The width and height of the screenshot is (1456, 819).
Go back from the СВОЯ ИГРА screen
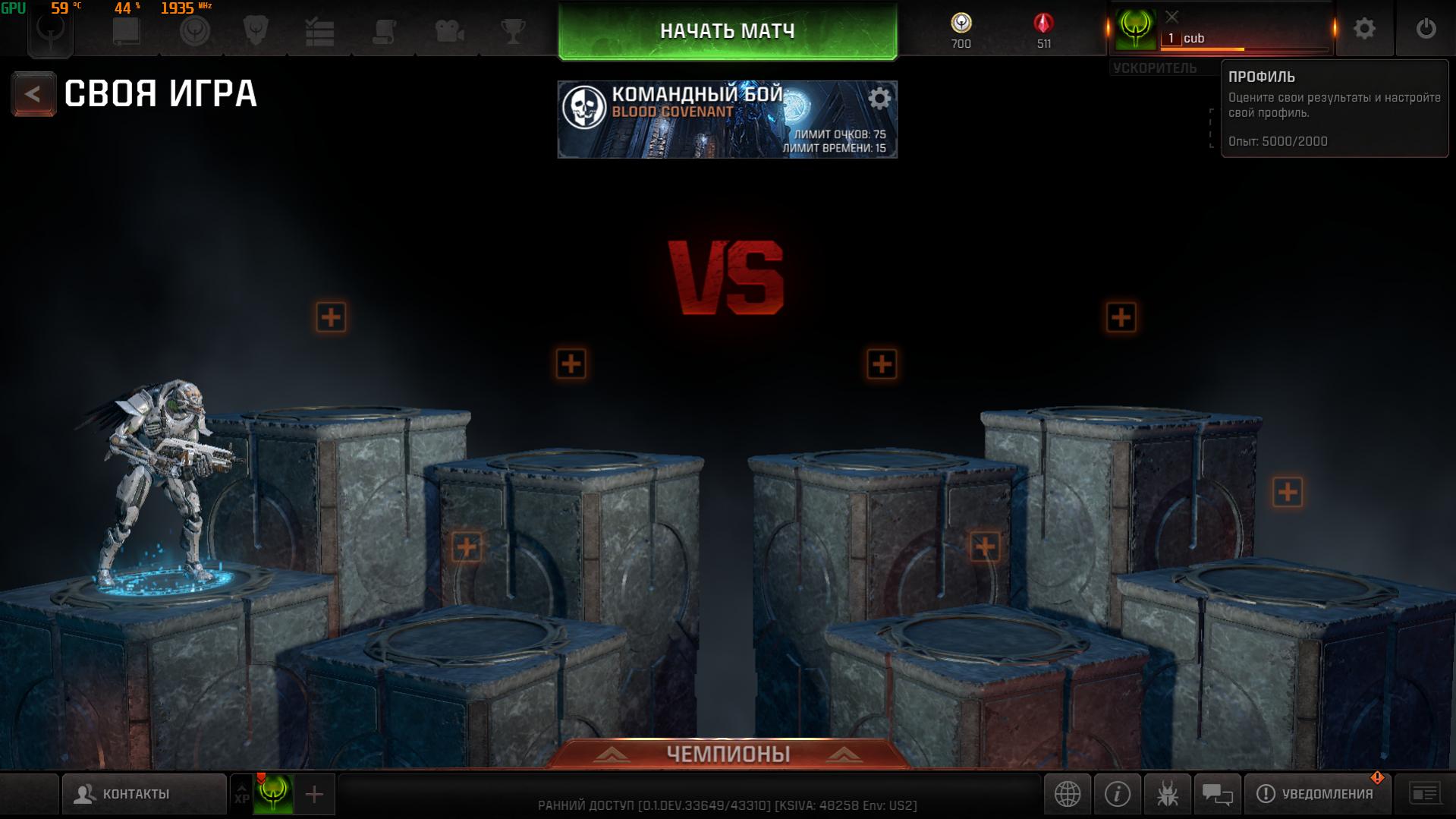tap(33, 94)
